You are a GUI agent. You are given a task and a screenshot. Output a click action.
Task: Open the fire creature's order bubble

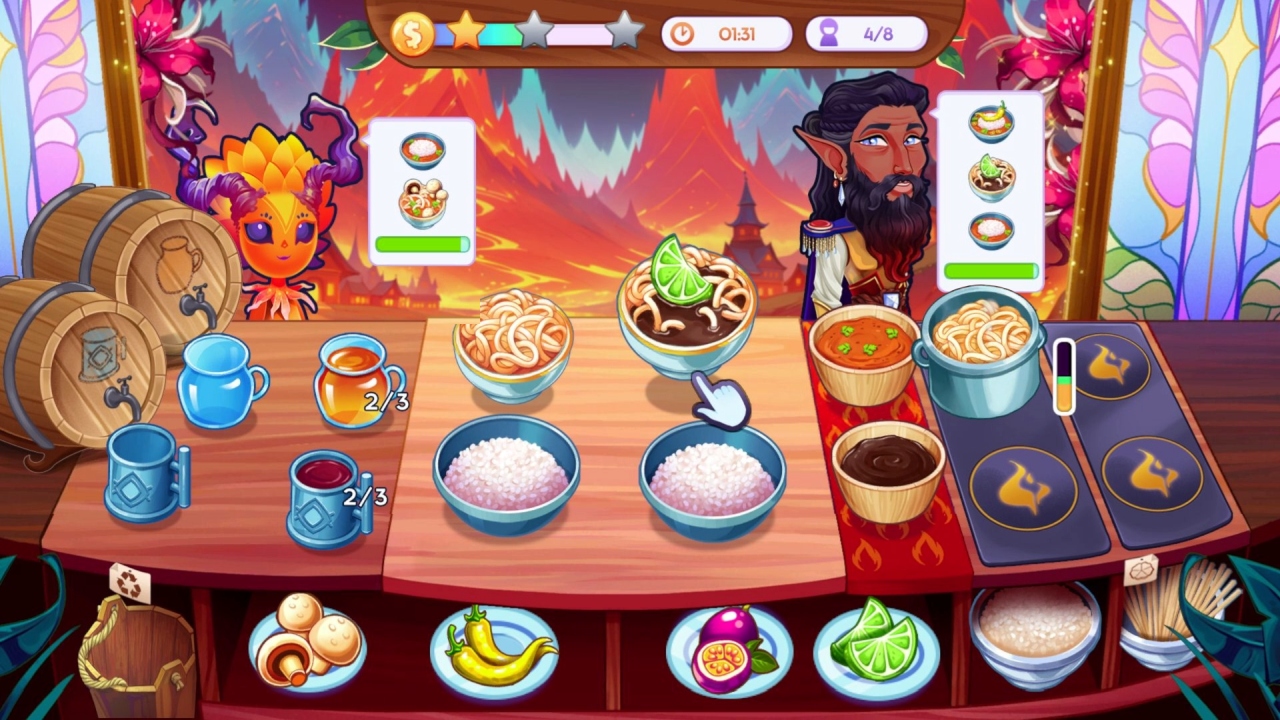(x=424, y=190)
